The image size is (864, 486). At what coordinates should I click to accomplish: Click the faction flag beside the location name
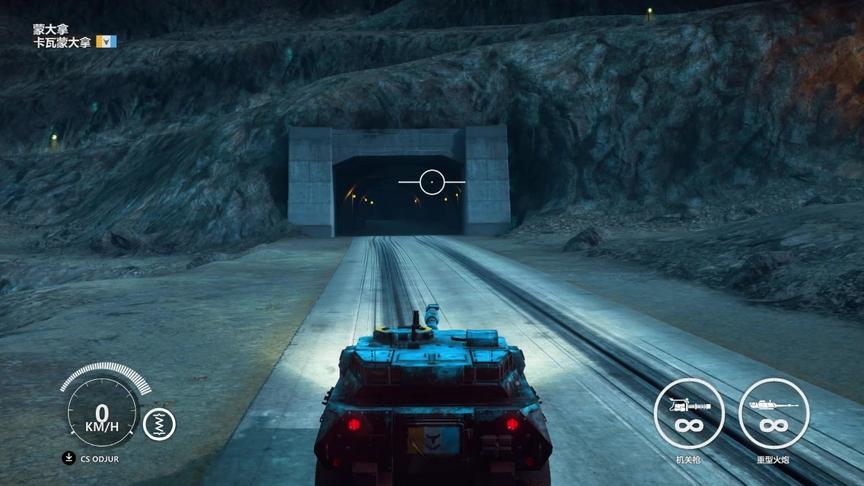[x=107, y=42]
